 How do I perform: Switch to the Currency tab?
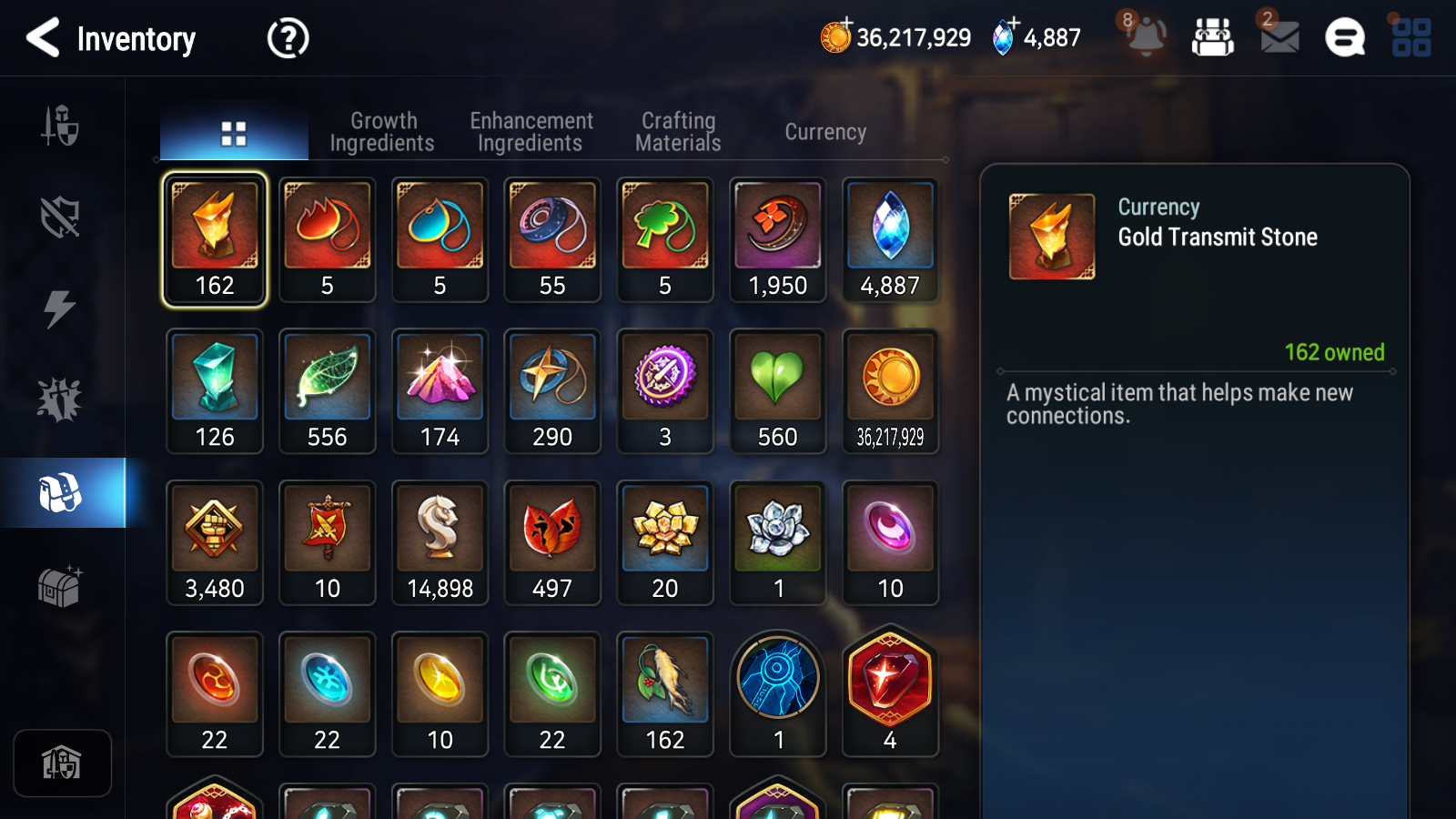825,132
